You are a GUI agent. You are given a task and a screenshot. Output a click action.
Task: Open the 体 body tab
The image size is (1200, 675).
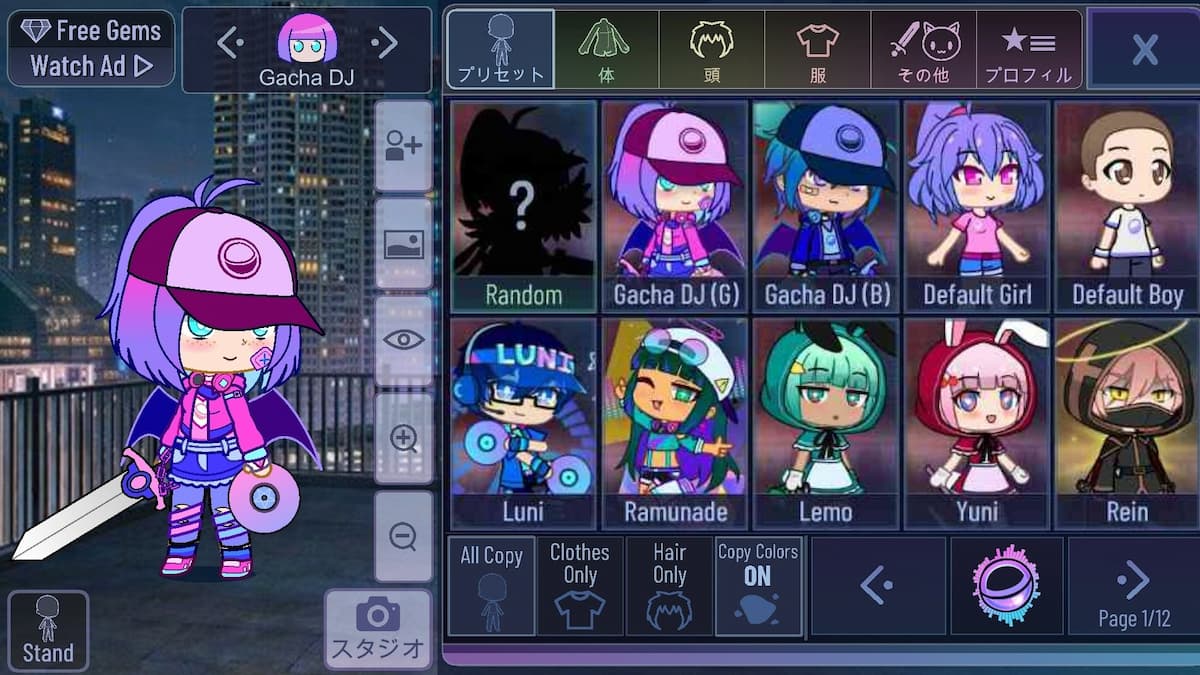[606, 49]
